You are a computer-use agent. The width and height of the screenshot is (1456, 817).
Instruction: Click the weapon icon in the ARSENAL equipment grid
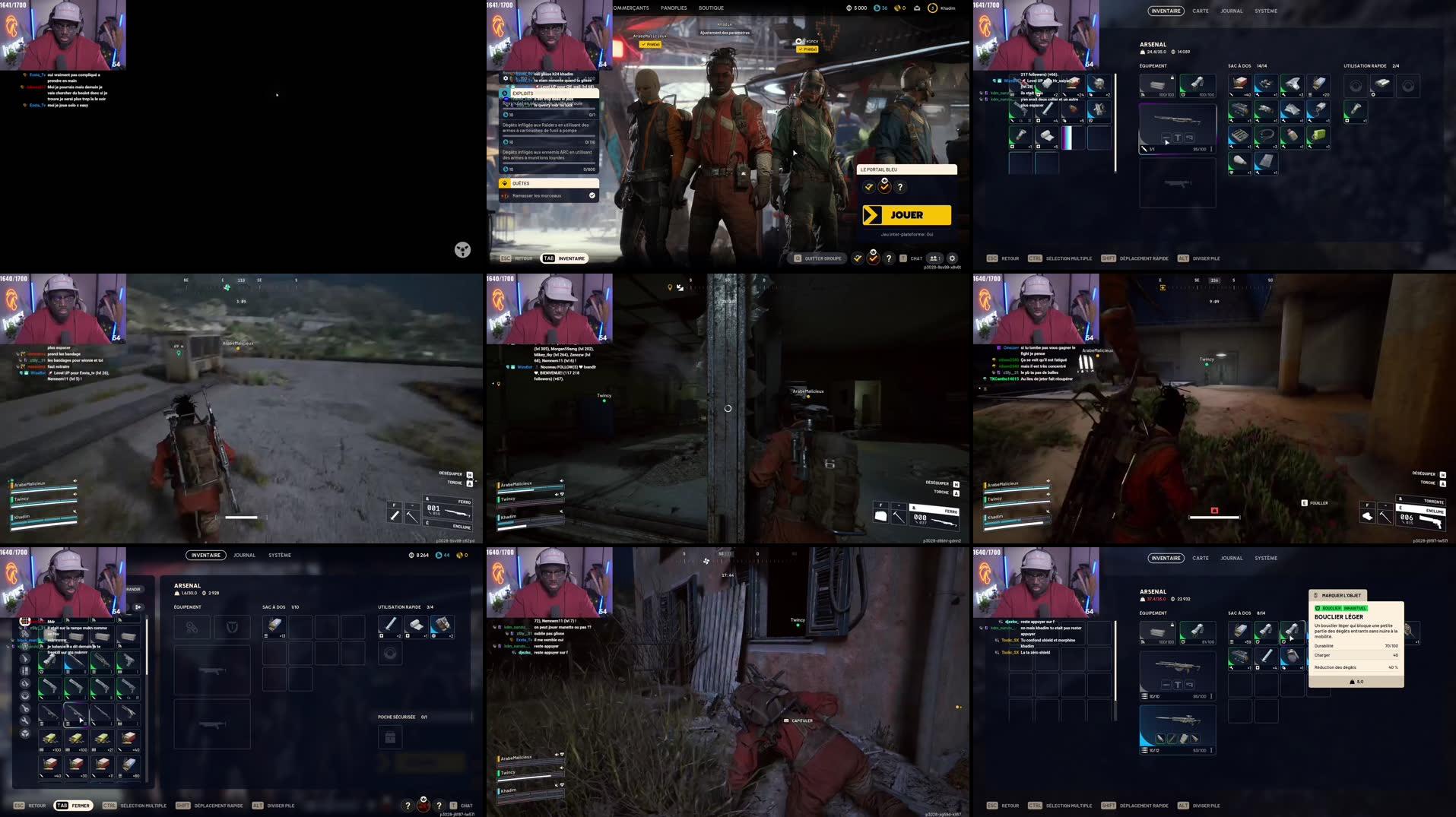[x=1177, y=129]
